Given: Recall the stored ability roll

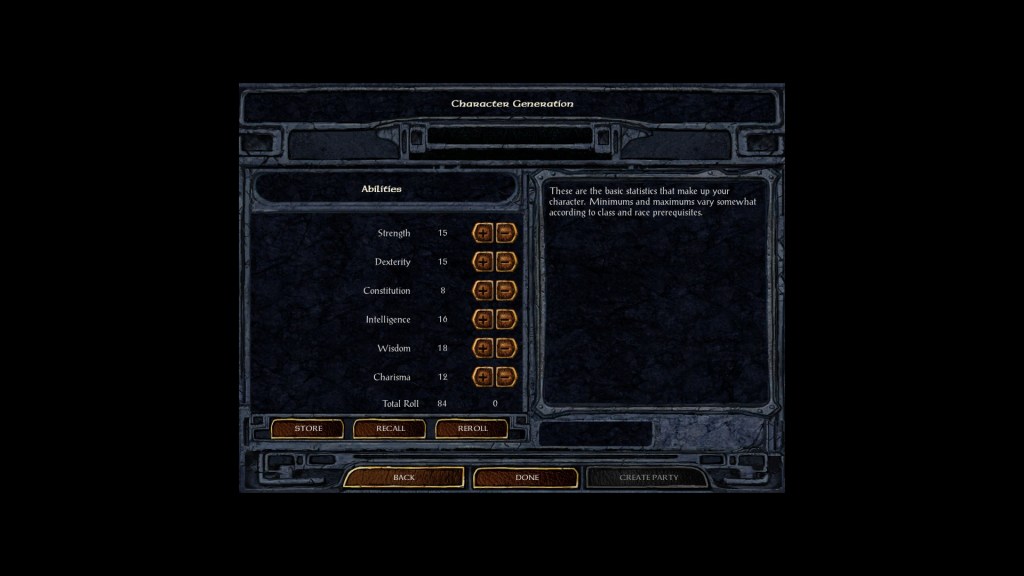Looking at the screenshot, I should click(390, 429).
